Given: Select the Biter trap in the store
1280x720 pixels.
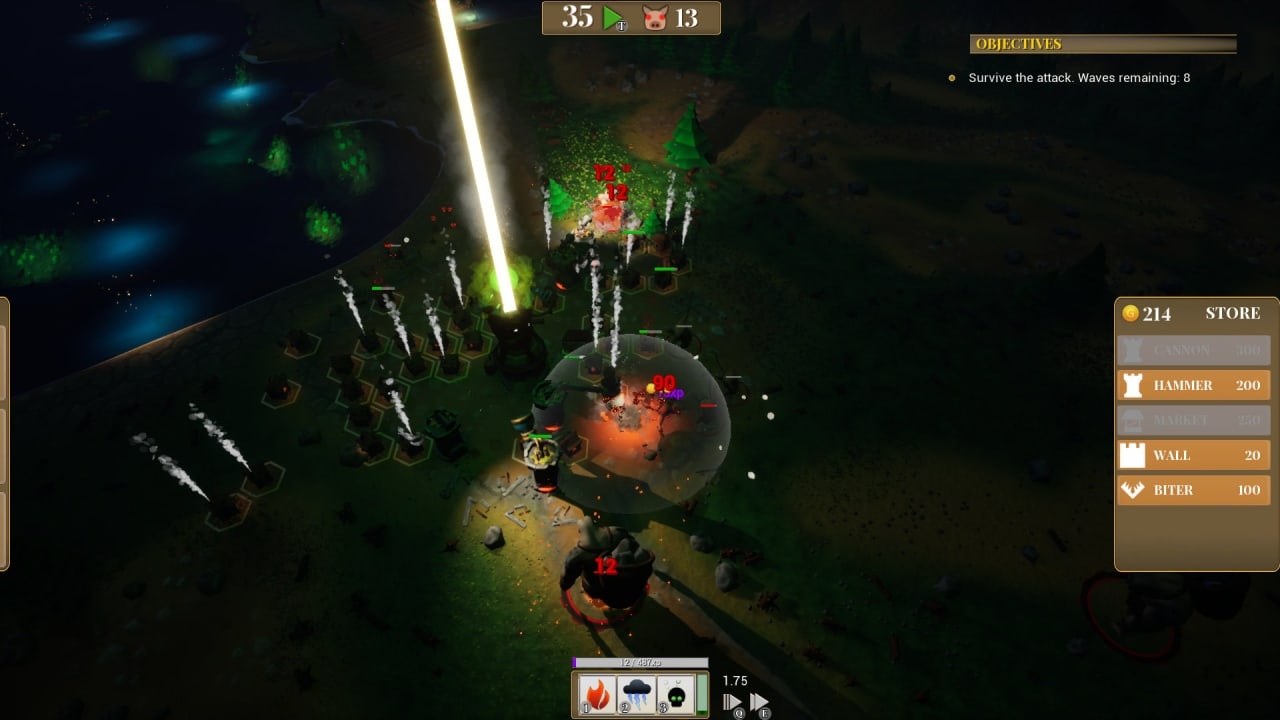Looking at the screenshot, I should [x=1193, y=490].
